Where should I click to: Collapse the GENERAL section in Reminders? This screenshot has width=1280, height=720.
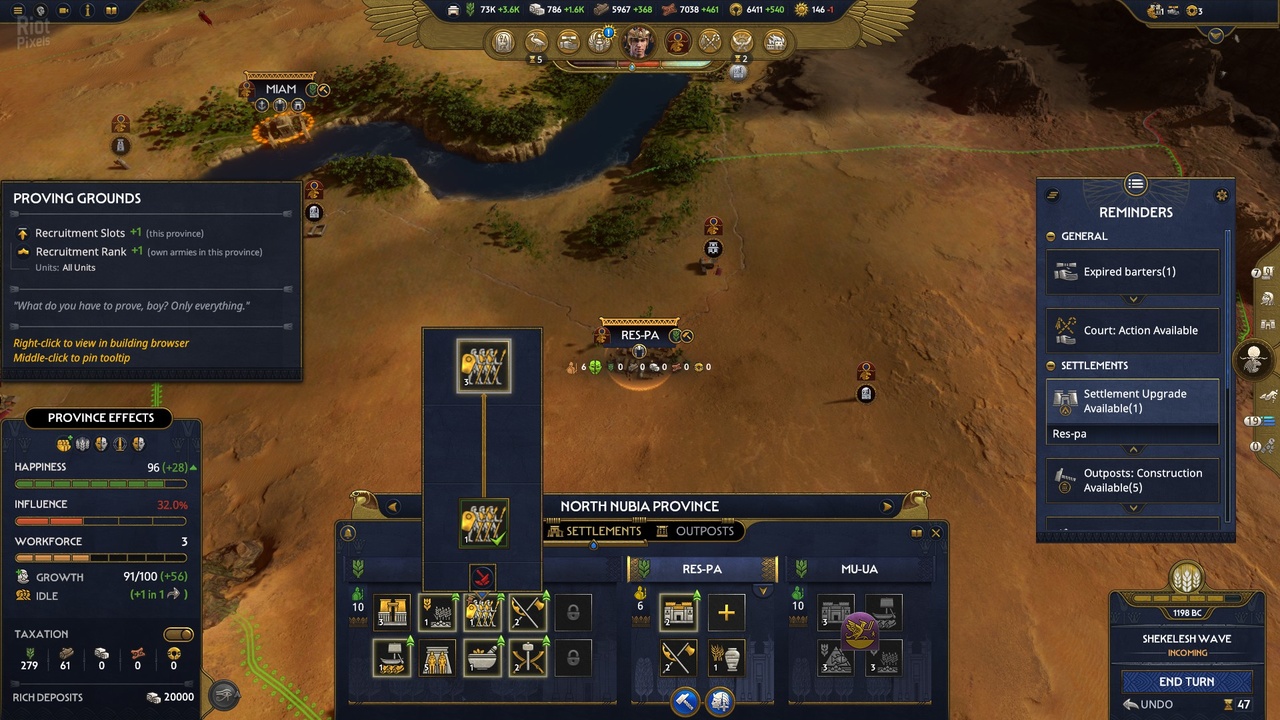coord(1049,236)
